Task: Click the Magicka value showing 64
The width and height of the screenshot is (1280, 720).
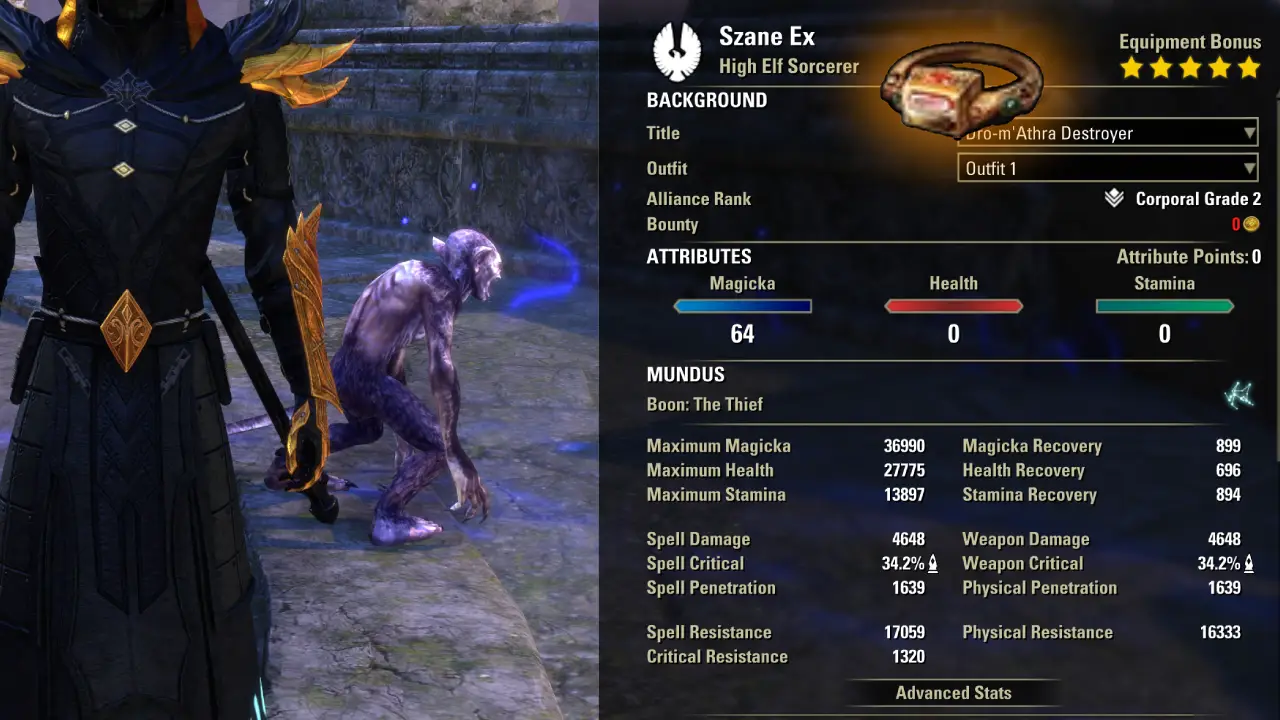Action: [x=742, y=333]
